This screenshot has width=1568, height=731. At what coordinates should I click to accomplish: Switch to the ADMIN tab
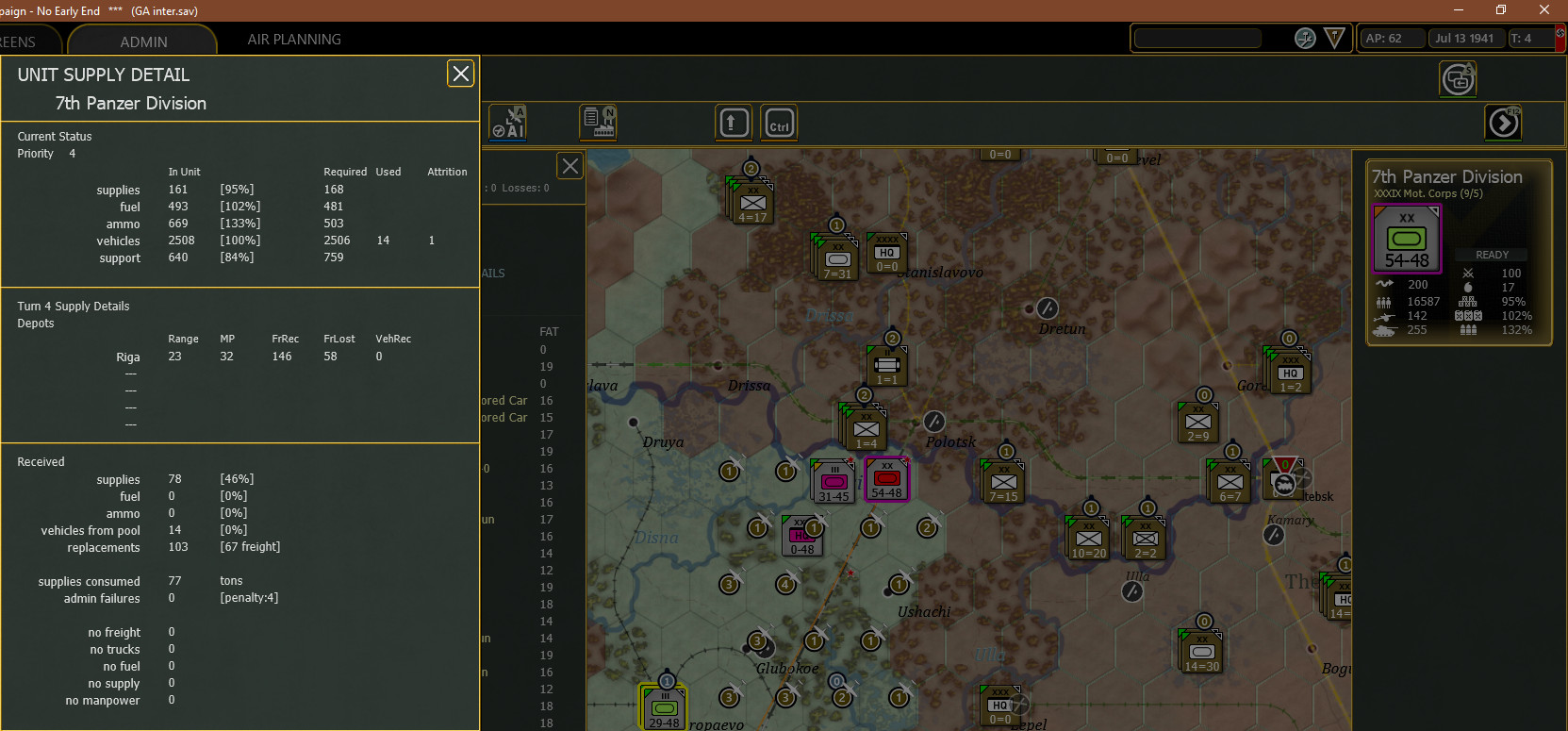pos(143,41)
